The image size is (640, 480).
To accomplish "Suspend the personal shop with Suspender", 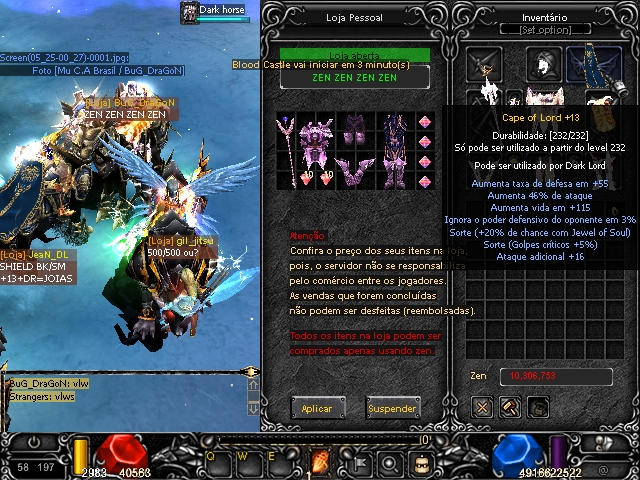I will 392,408.
